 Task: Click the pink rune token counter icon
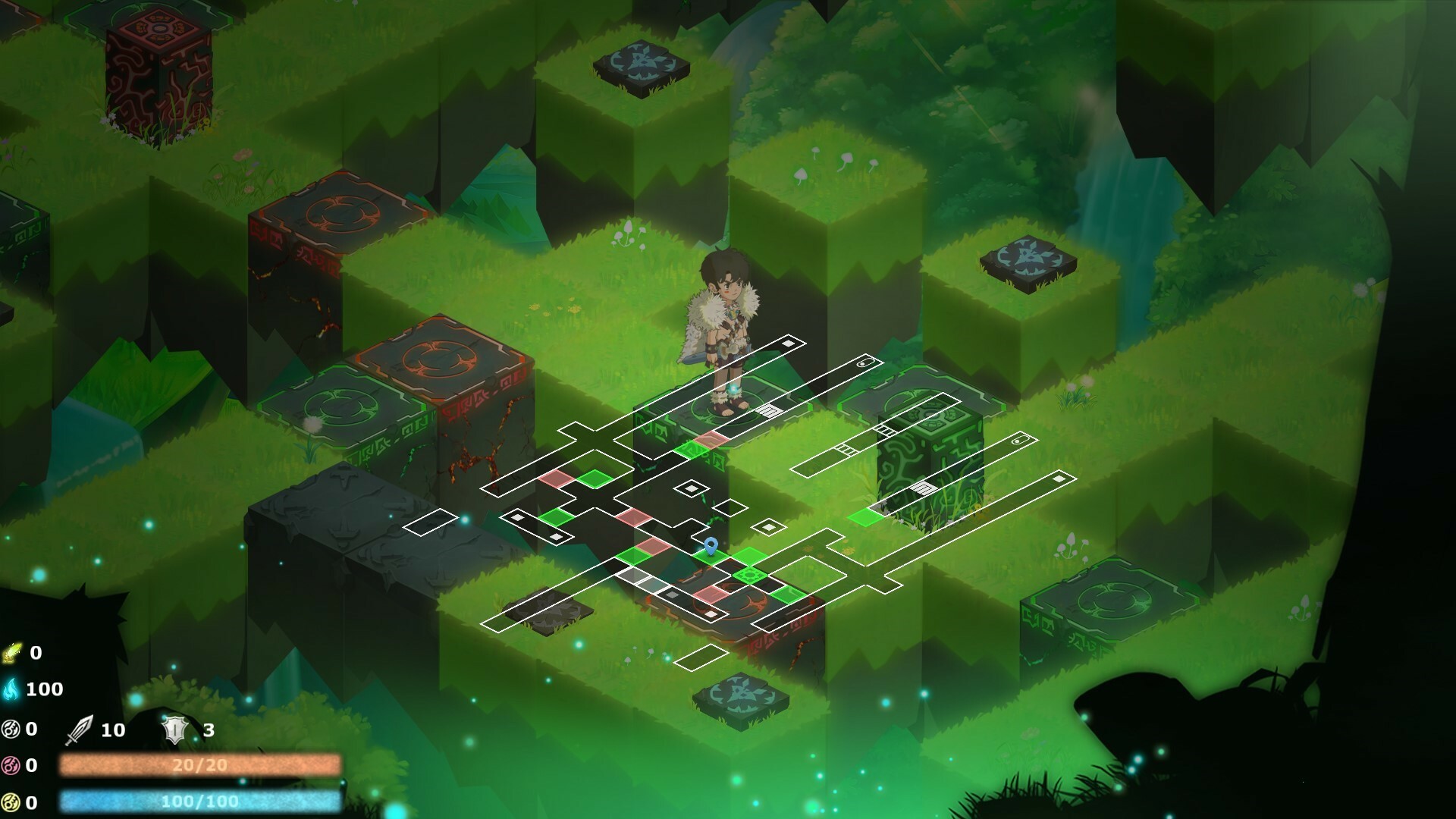click(10, 764)
